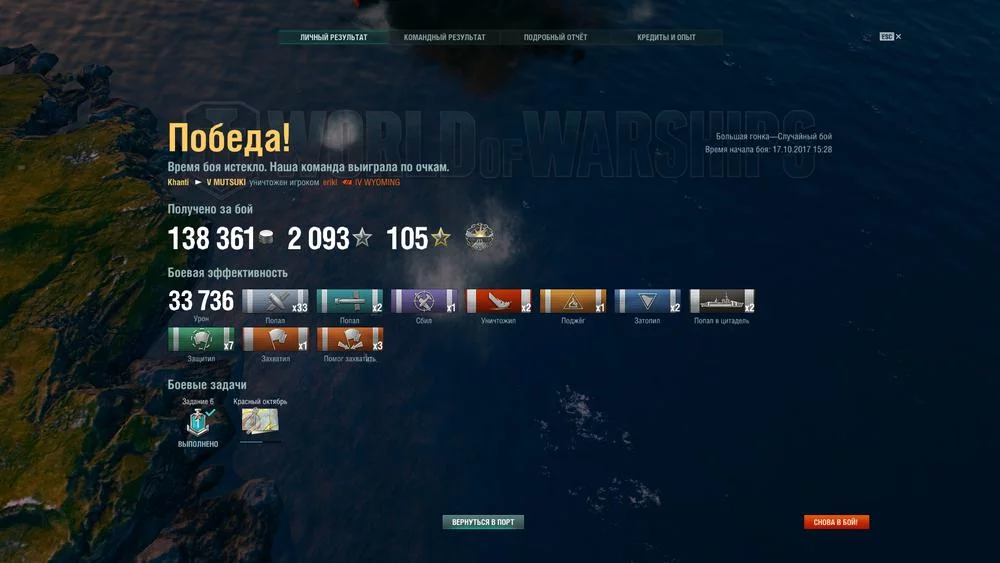Show the Кредиты и опыт tab
The height and width of the screenshot is (563, 1000).
click(666, 38)
